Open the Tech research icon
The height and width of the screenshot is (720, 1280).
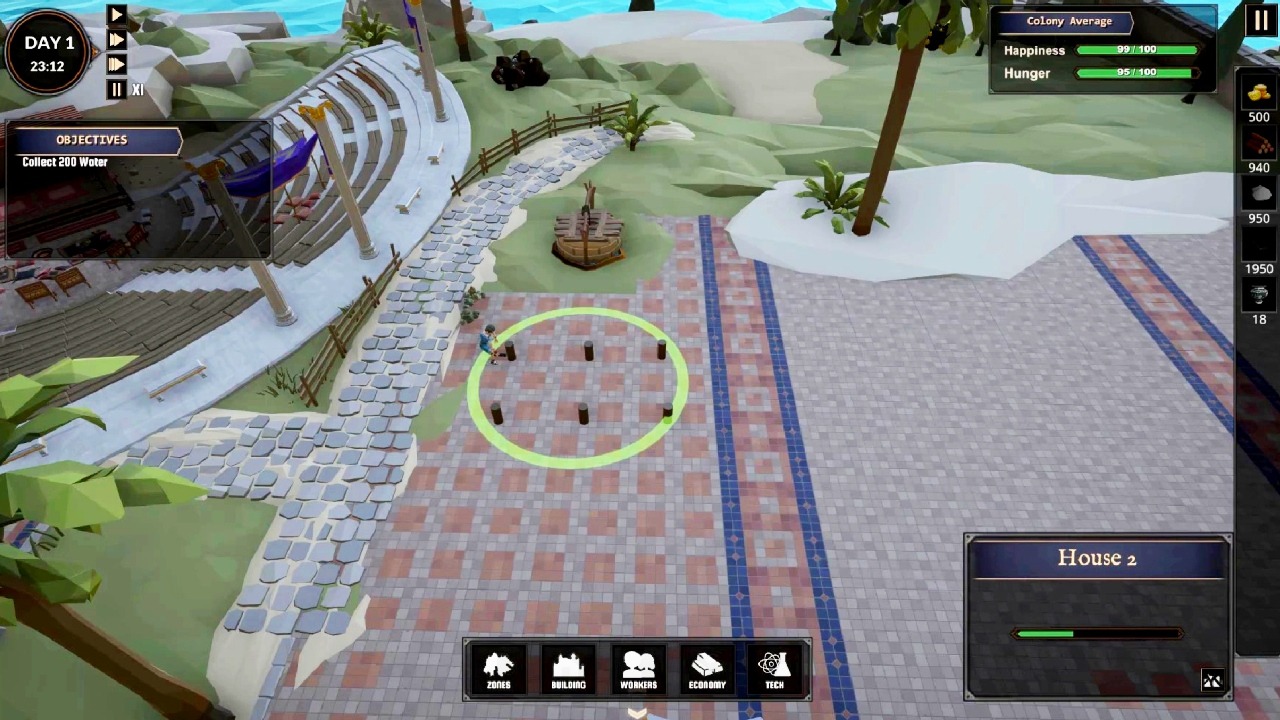pos(774,668)
